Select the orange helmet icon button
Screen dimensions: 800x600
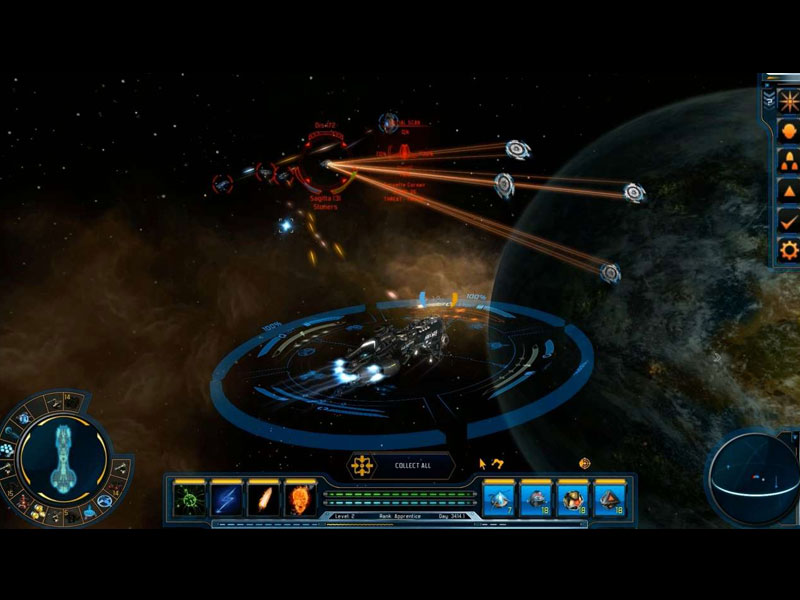(789, 132)
